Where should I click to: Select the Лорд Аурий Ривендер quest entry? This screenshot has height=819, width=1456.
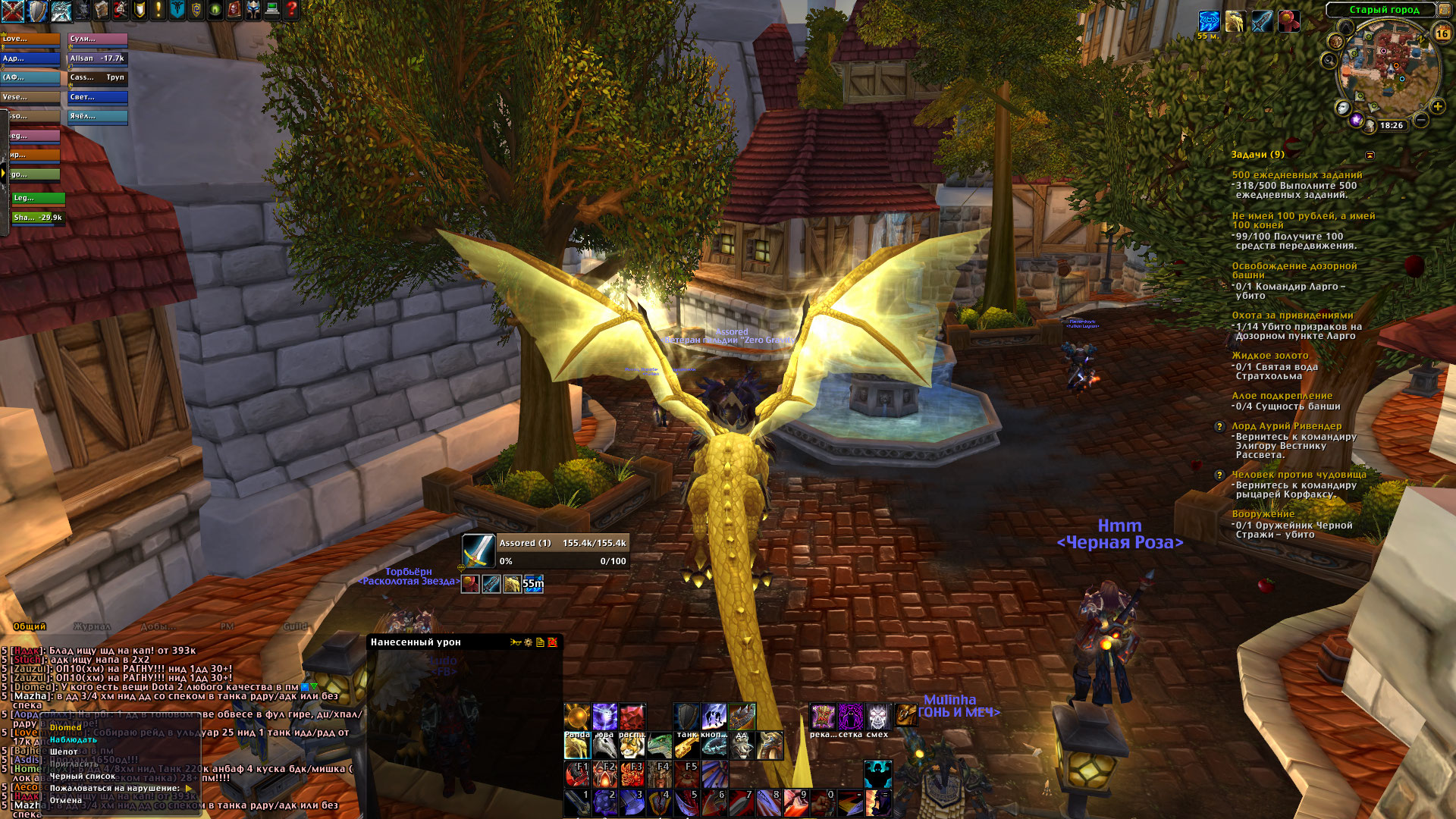pyautogui.click(x=1286, y=426)
